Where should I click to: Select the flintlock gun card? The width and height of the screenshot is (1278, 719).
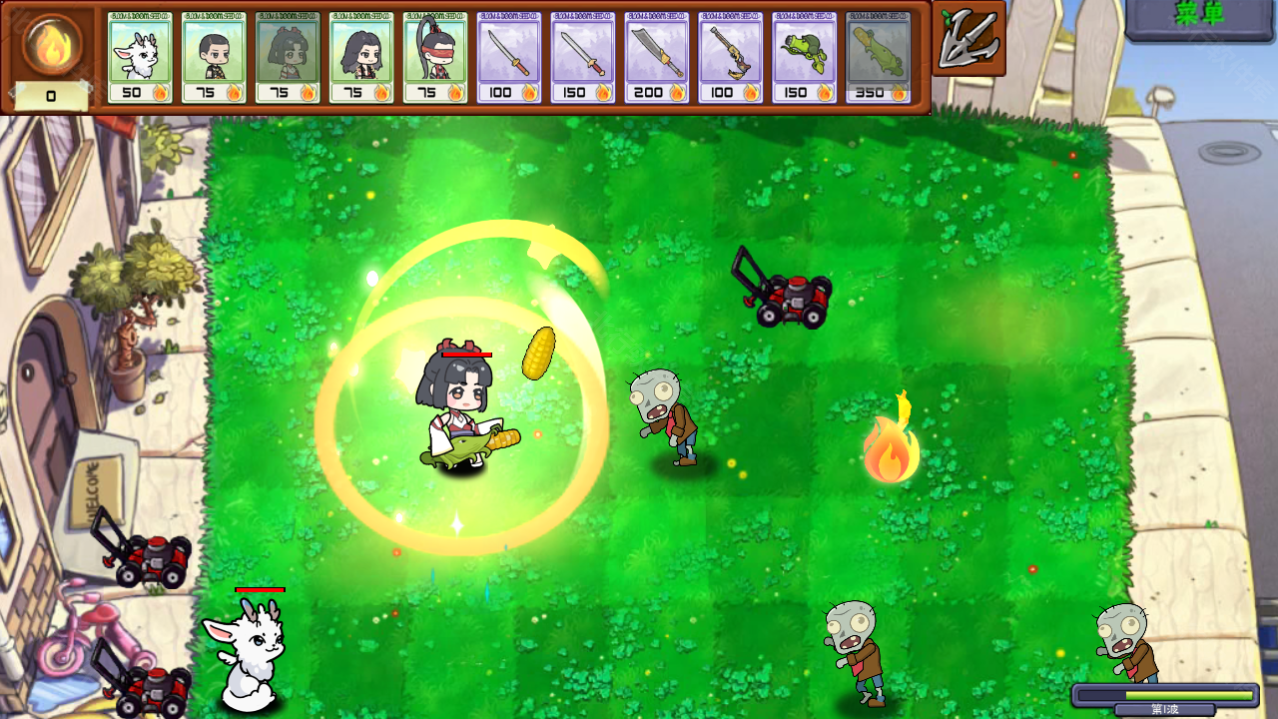pyautogui.click(x=731, y=58)
